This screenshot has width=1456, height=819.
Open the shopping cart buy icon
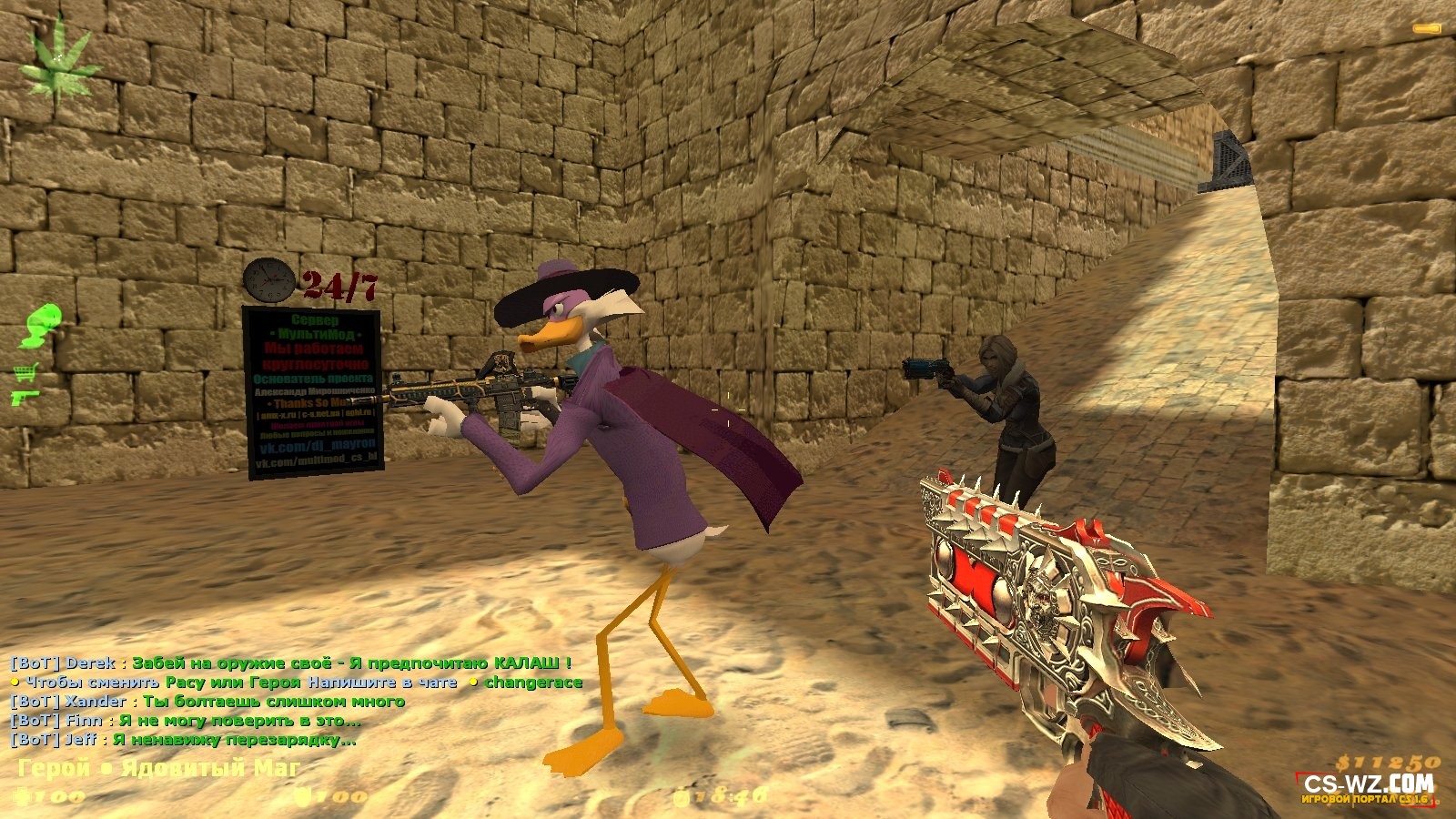tap(25, 371)
